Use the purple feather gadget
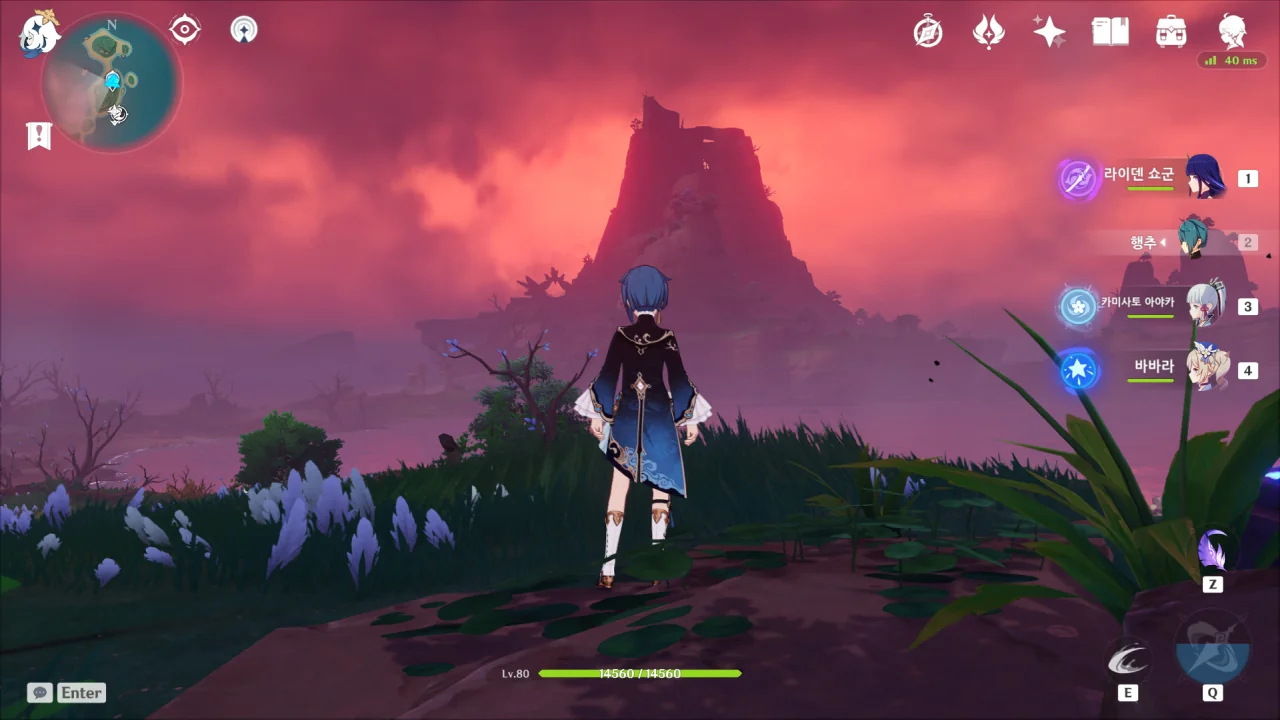Viewport: 1280px width, 720px height. coord(1213,550)
